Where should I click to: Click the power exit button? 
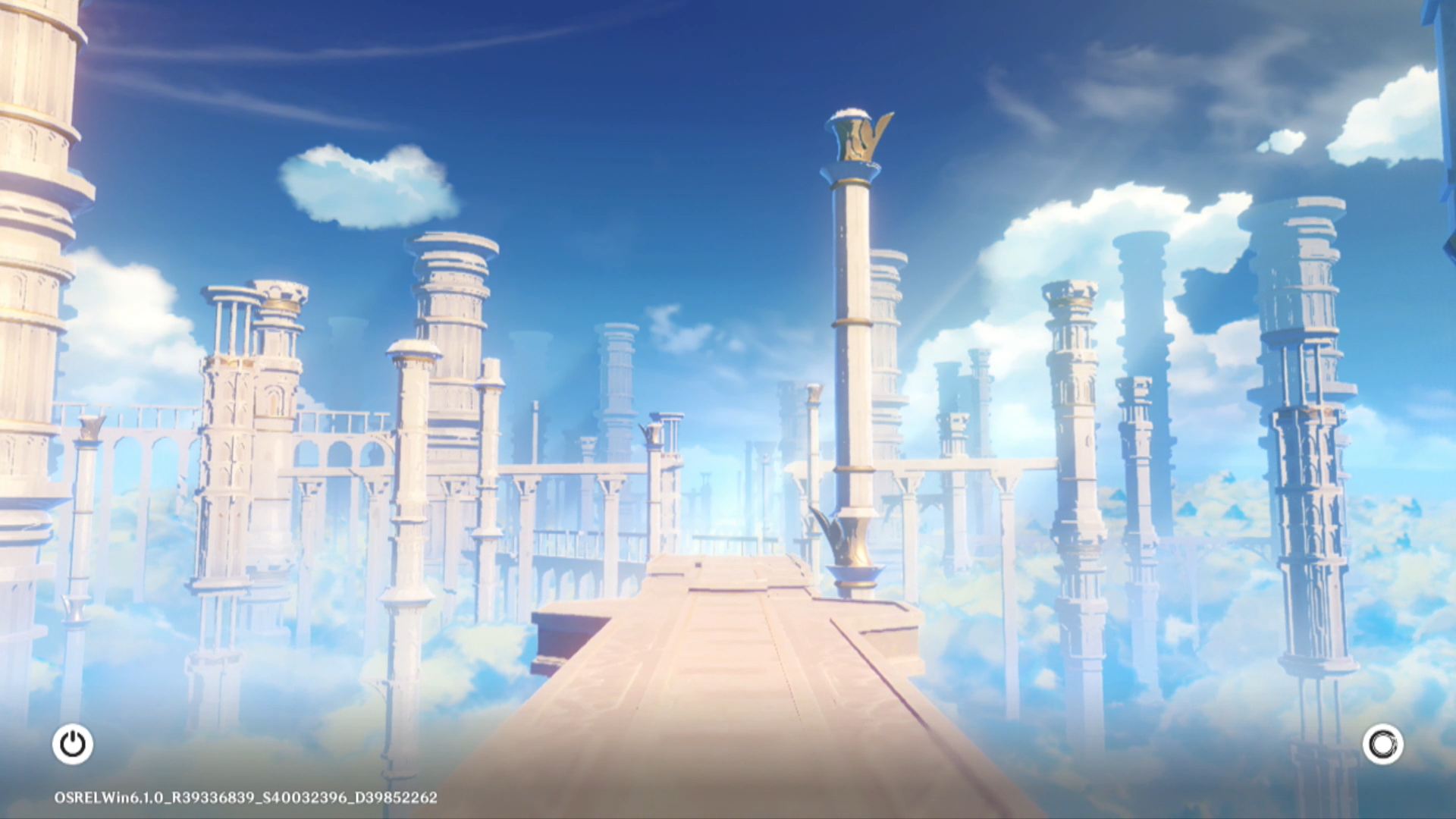point(73,744)
